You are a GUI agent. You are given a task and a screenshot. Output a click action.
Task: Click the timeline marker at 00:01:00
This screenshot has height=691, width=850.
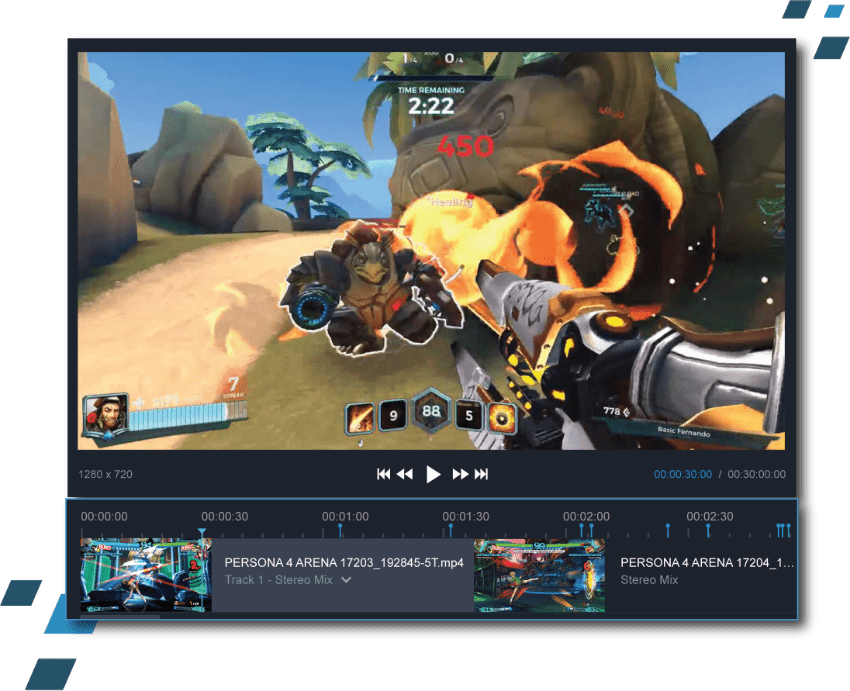(x=340, y=527)
